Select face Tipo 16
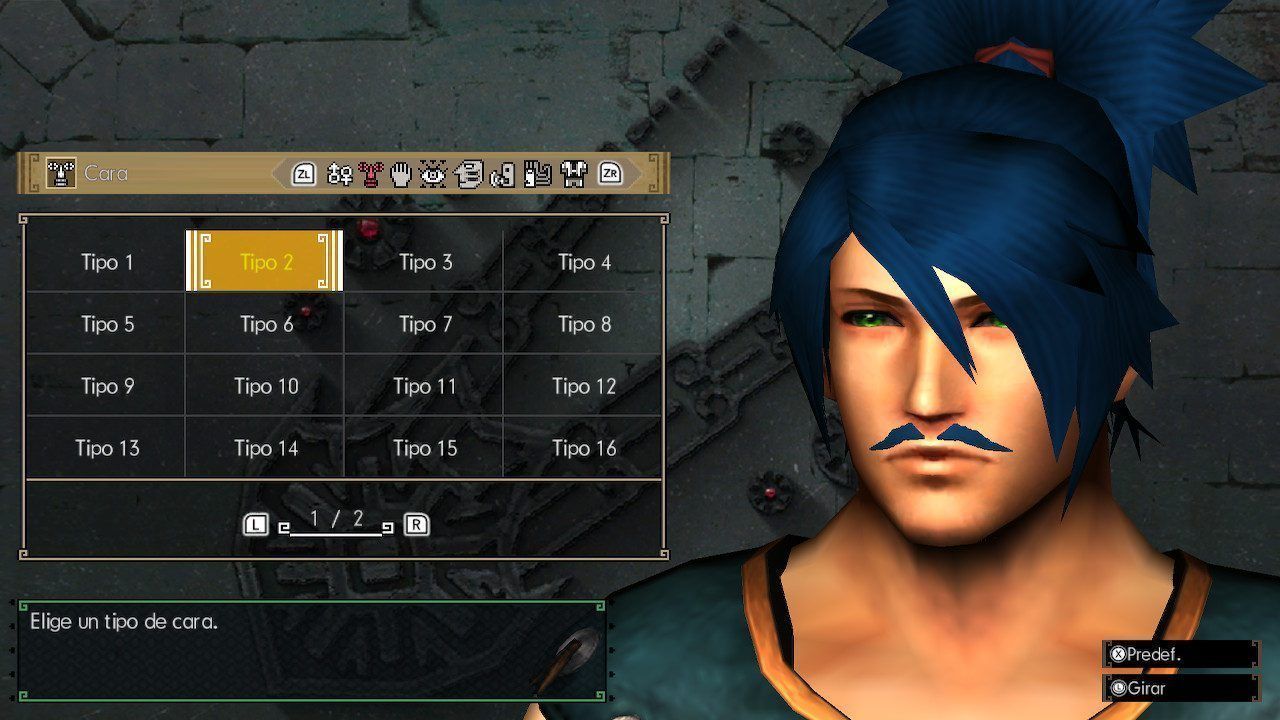This screenshot has height=720, width=1280. tap(584, 448)
